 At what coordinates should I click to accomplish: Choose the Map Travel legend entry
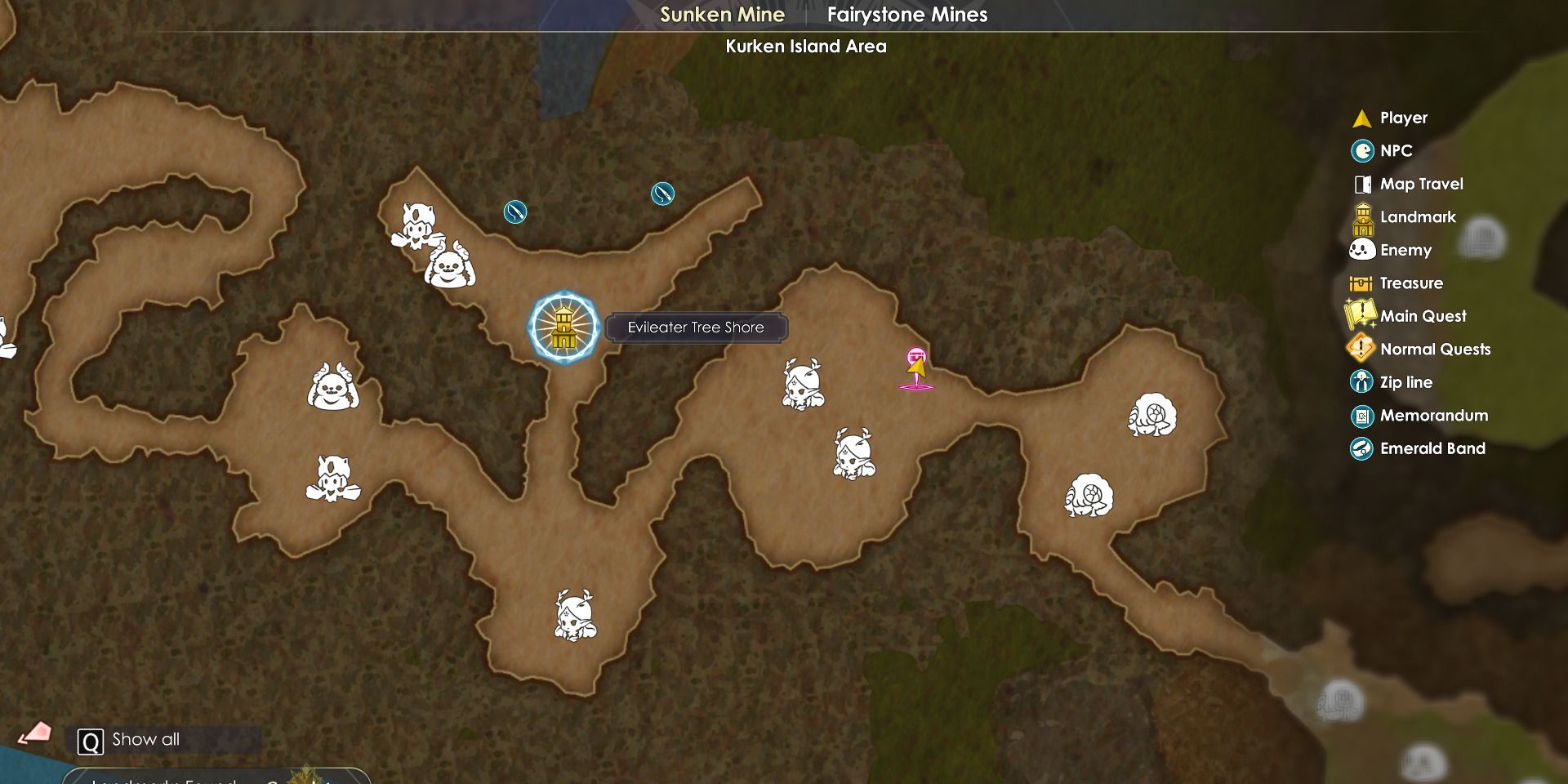coord(1421,184)
